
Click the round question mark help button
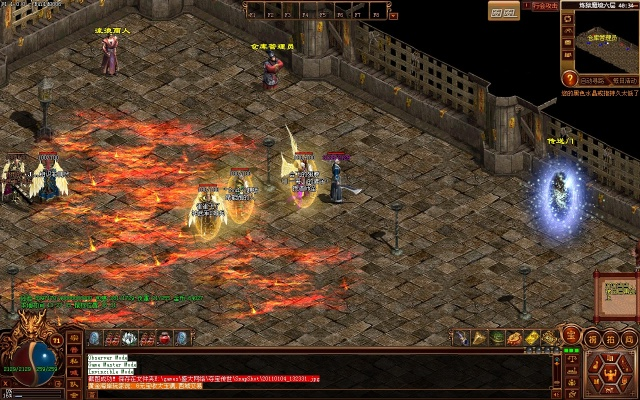[569, 79]
